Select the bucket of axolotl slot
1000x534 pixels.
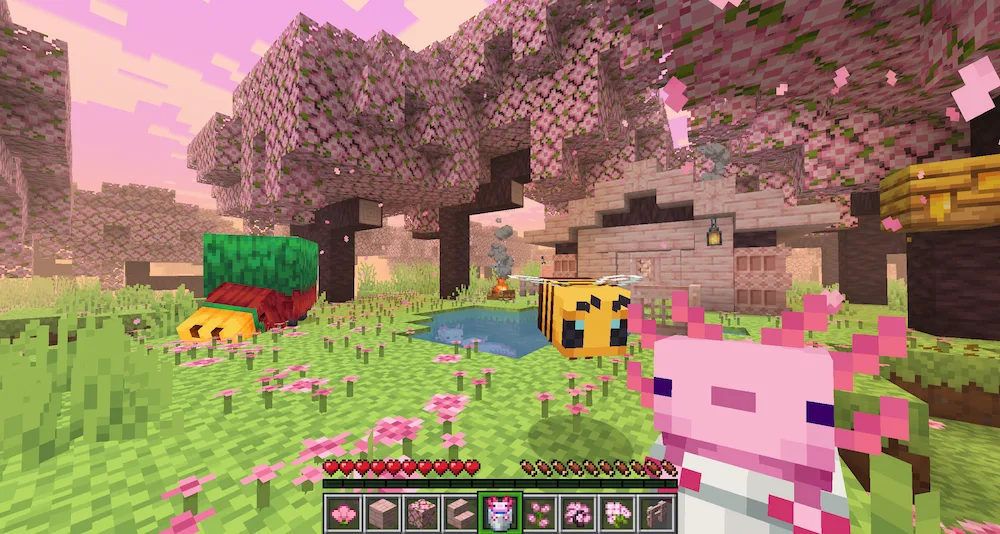[x=499, y=513]
